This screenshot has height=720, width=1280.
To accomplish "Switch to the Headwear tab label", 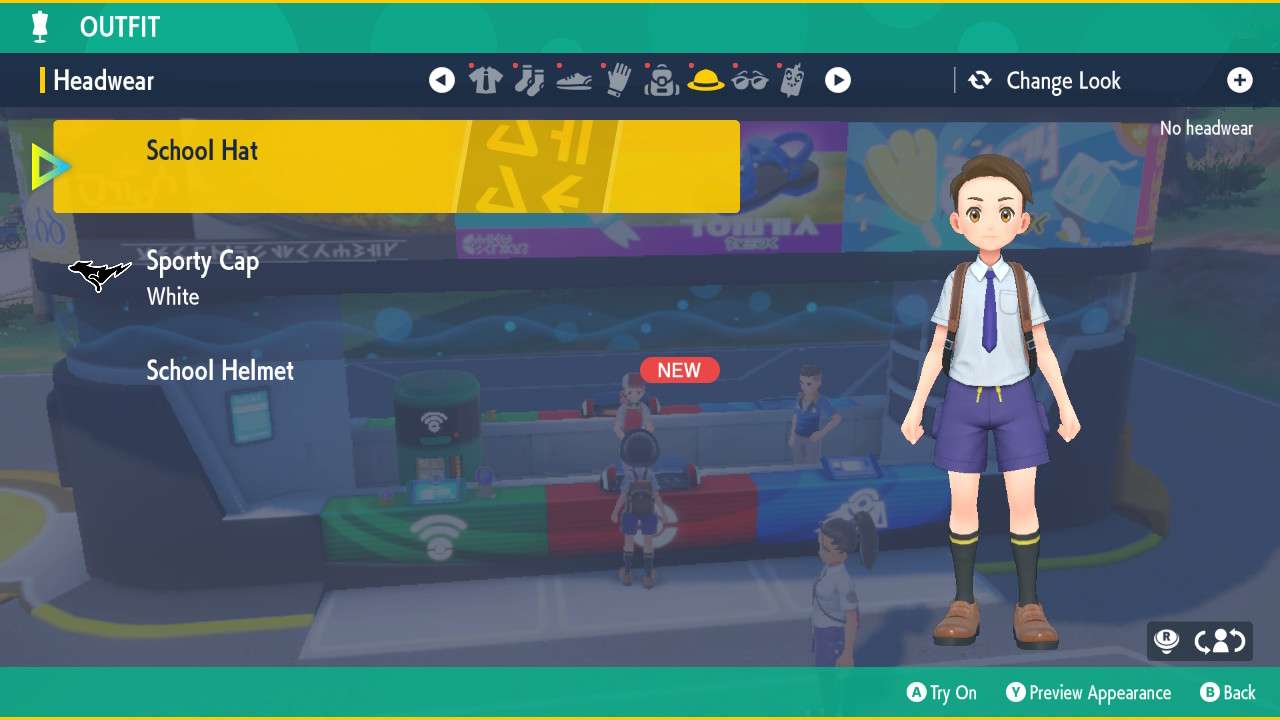I will tap(103, 80).
